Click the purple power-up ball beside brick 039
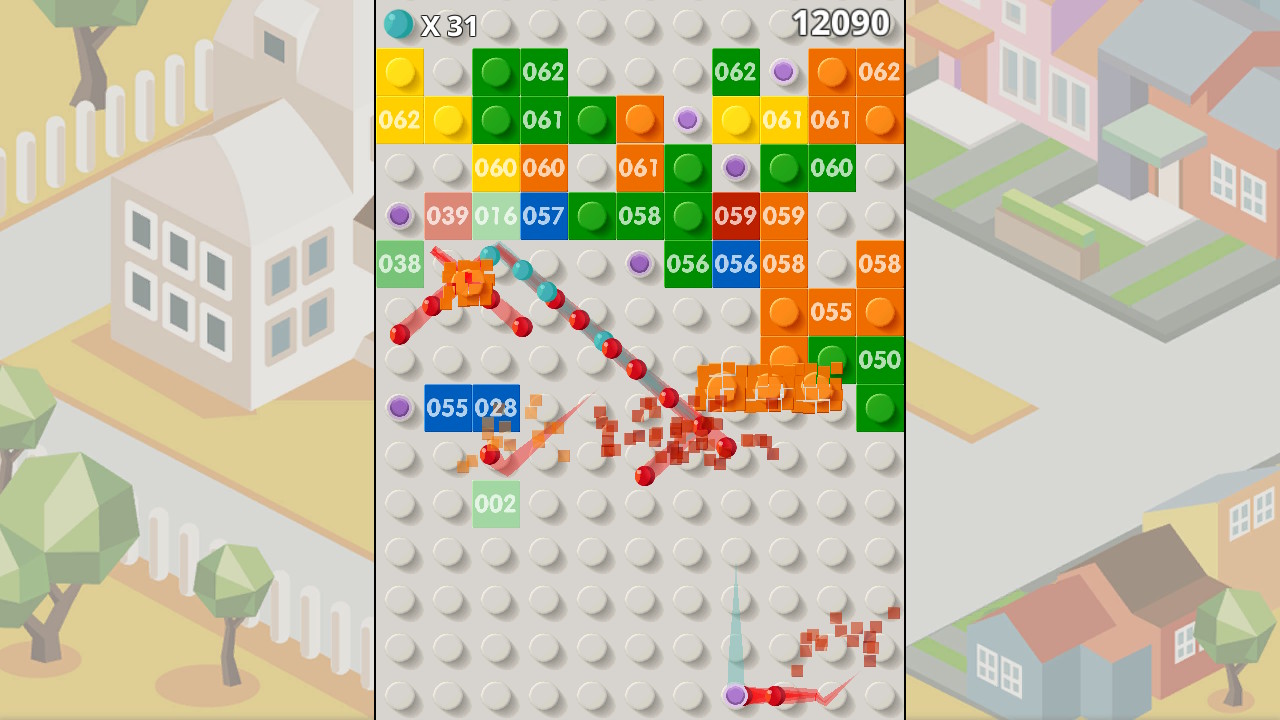Image resolution: width=1280 pixels, height=720 pixels. click(401, 216)
